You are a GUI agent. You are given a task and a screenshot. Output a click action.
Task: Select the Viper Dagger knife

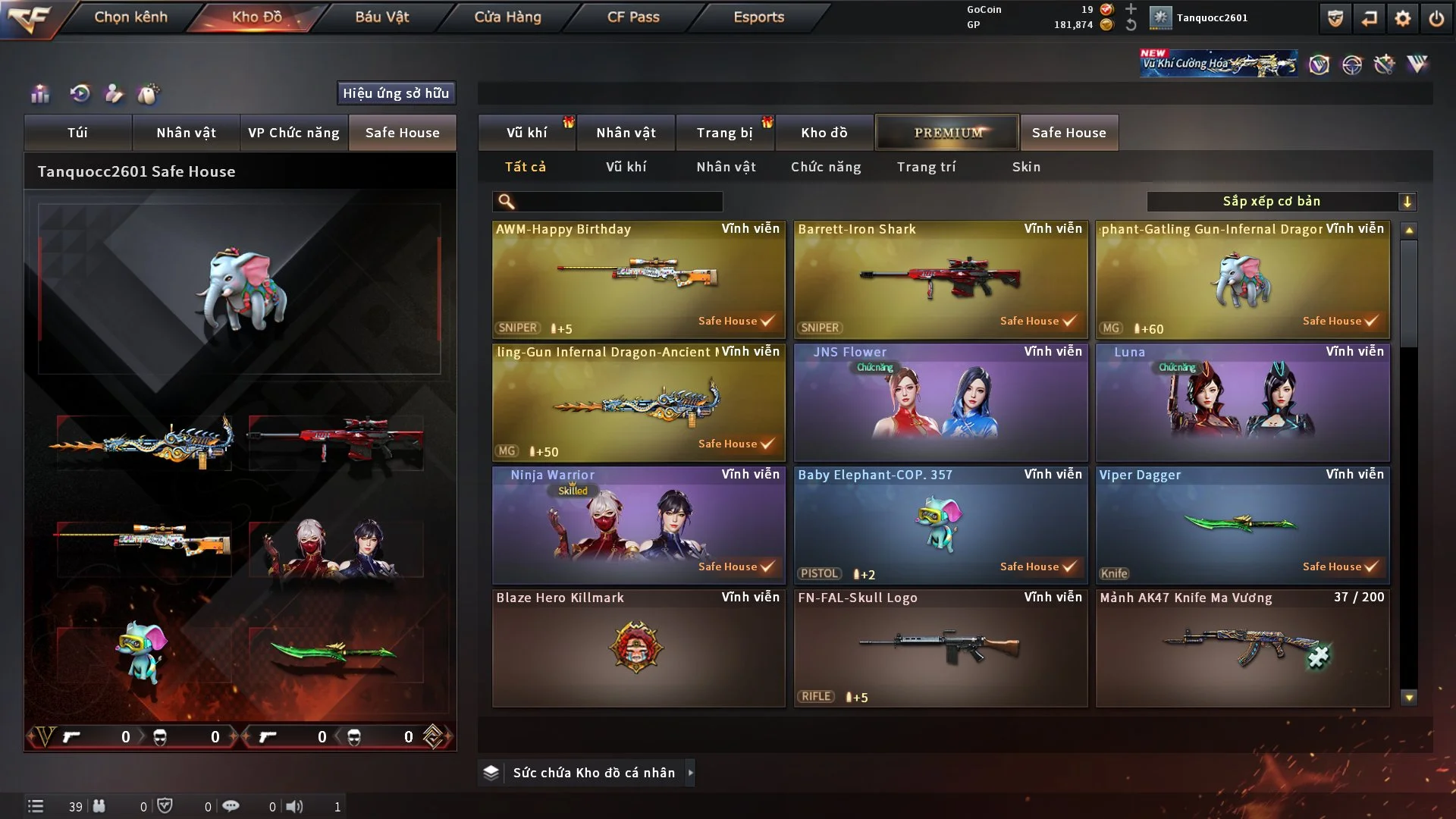coord(1242,525)
